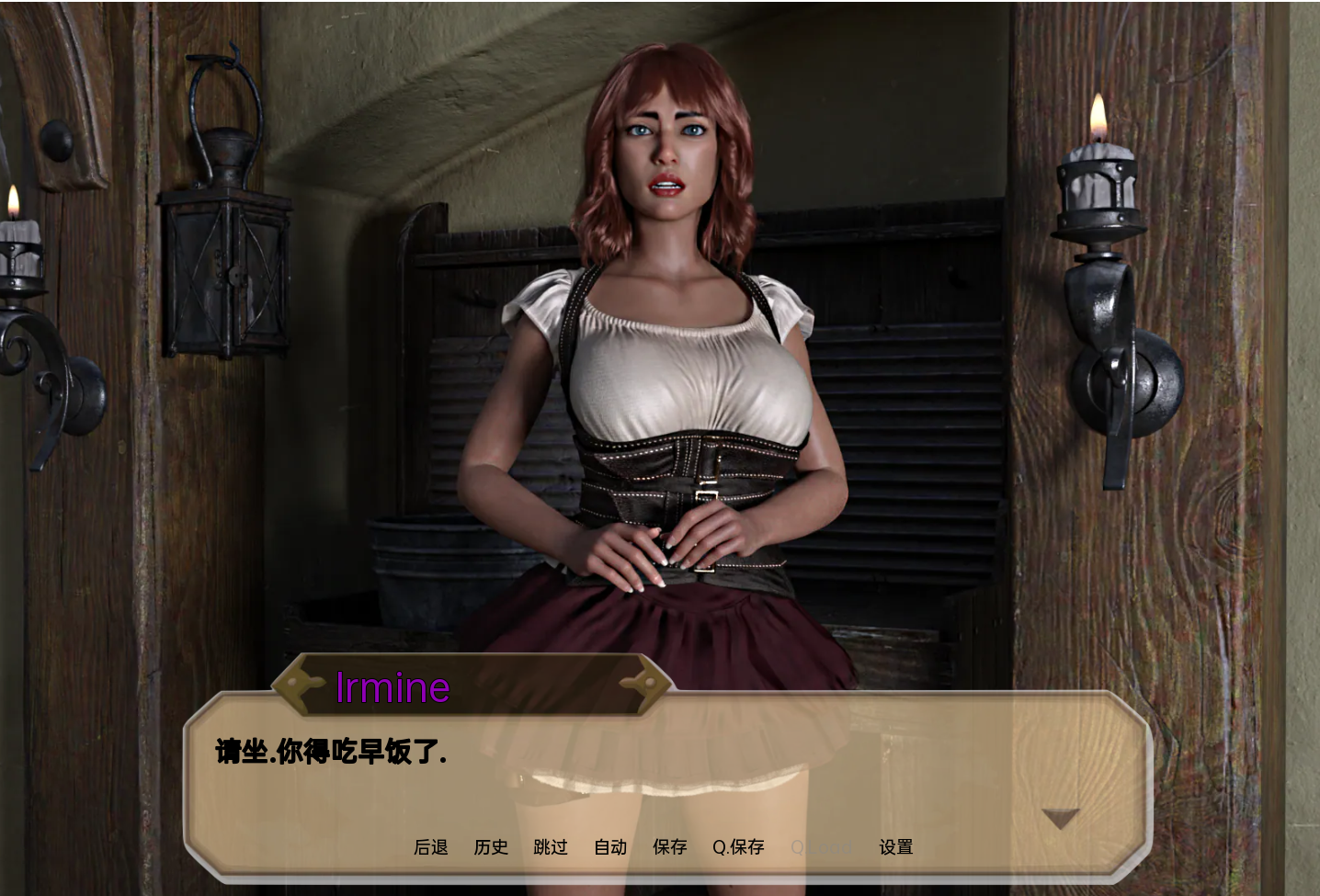Click the left candle near the screen edge
The width and height of the screenshot is (1320, 896).
pyautogui.click(x=18, y=248)
